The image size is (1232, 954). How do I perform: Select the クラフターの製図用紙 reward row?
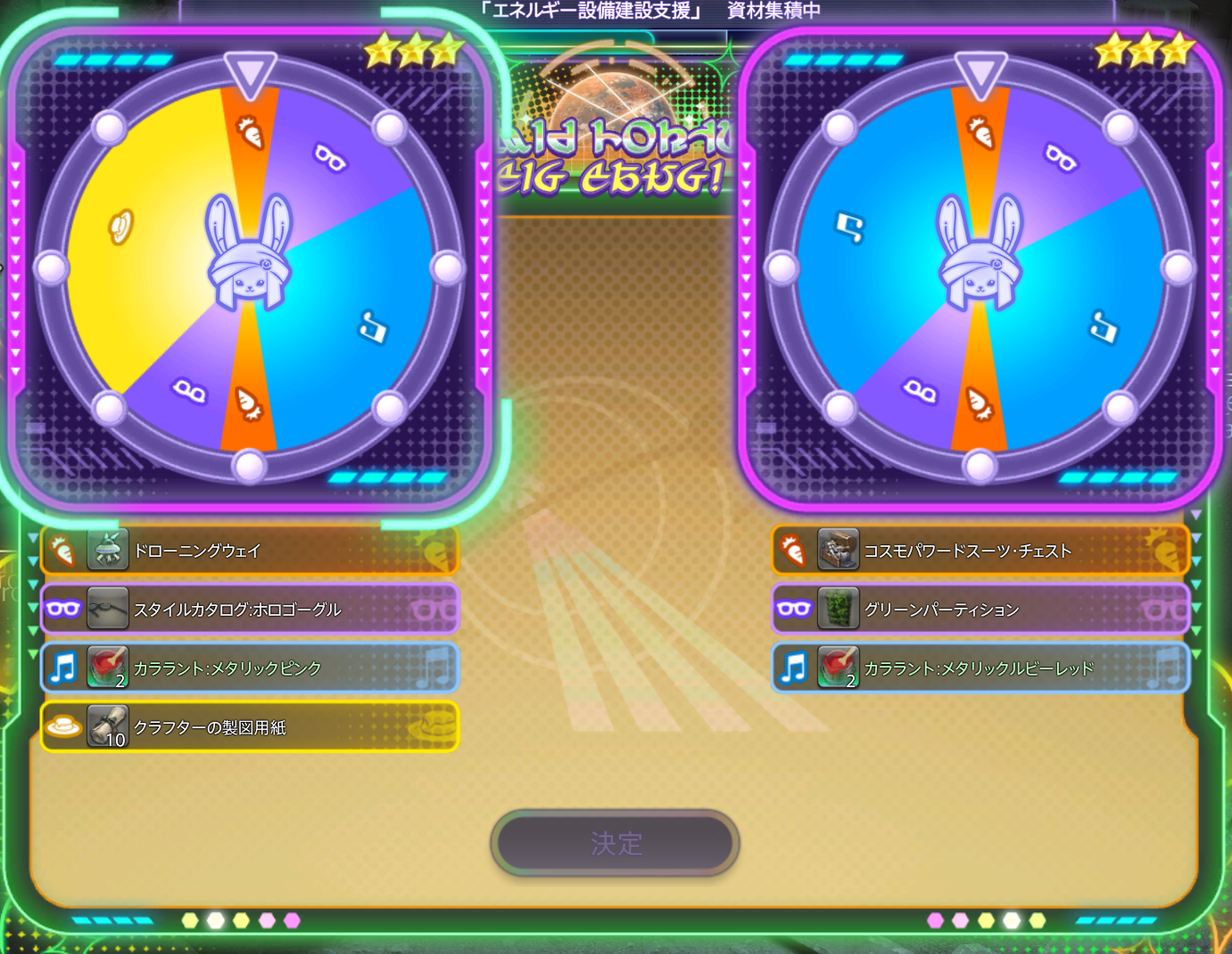pyautogui.click(x=250, y=727)
